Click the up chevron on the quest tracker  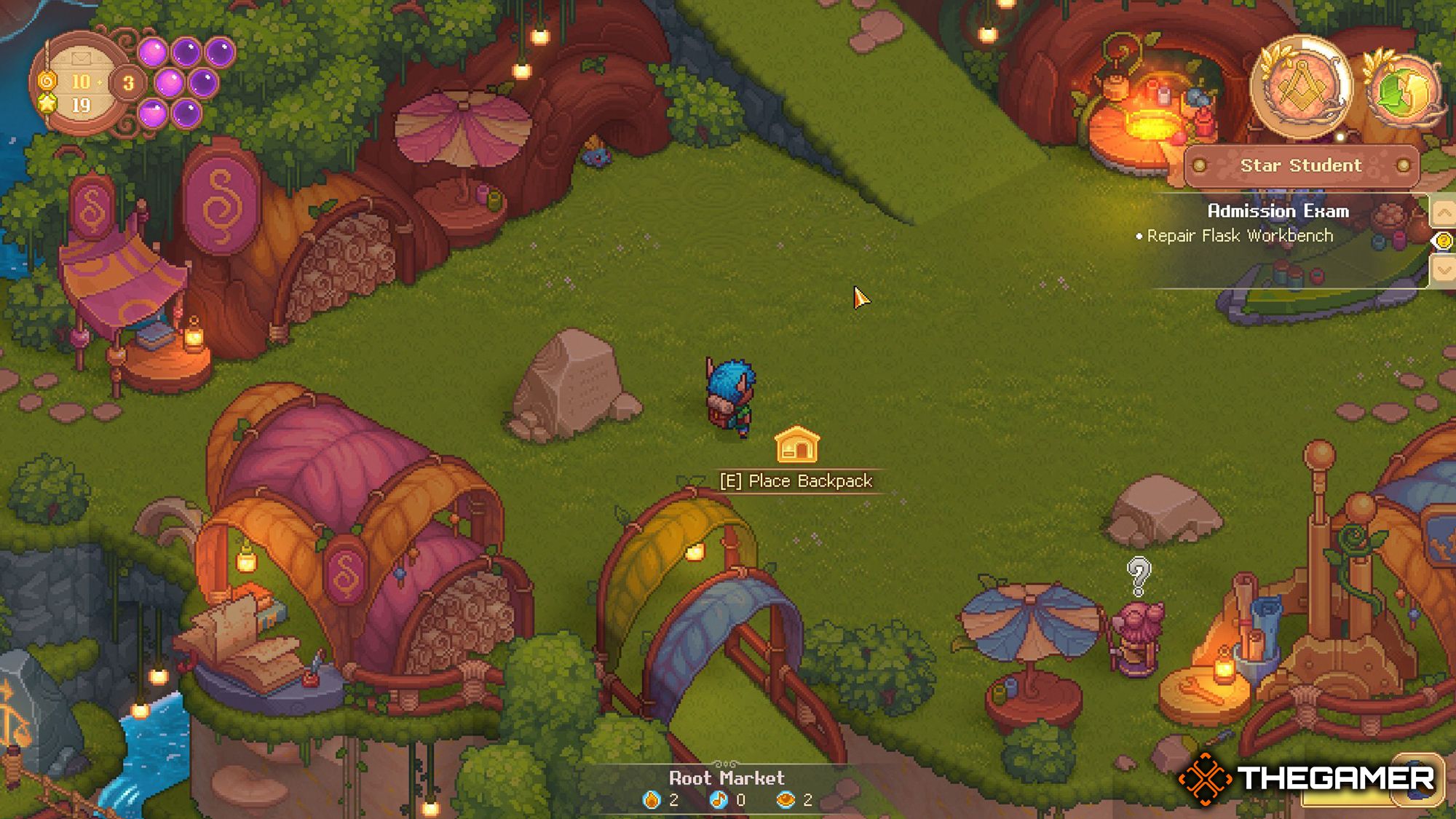1444,213
